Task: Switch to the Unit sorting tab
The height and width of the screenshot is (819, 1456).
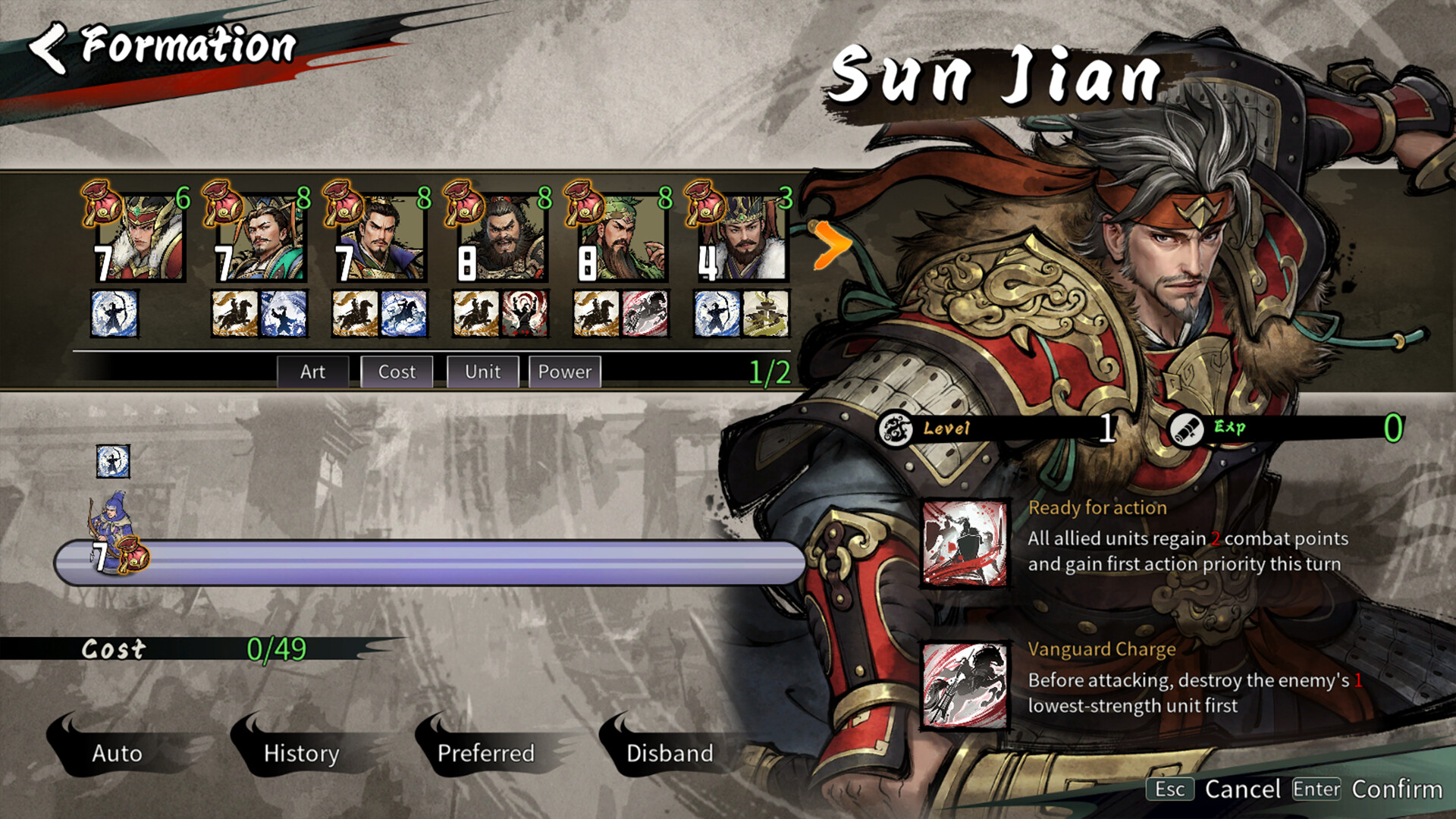Action: pos(482,372)
